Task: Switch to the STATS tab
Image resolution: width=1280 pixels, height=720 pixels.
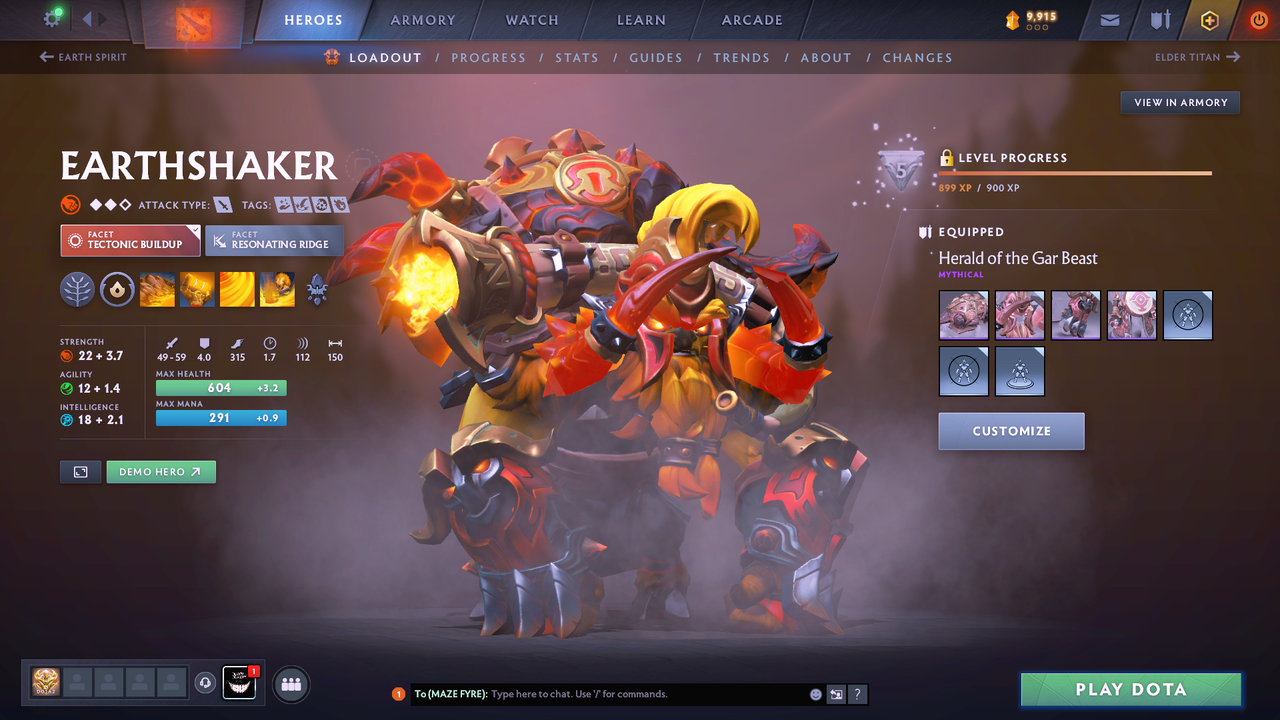Action: [577, 57]
